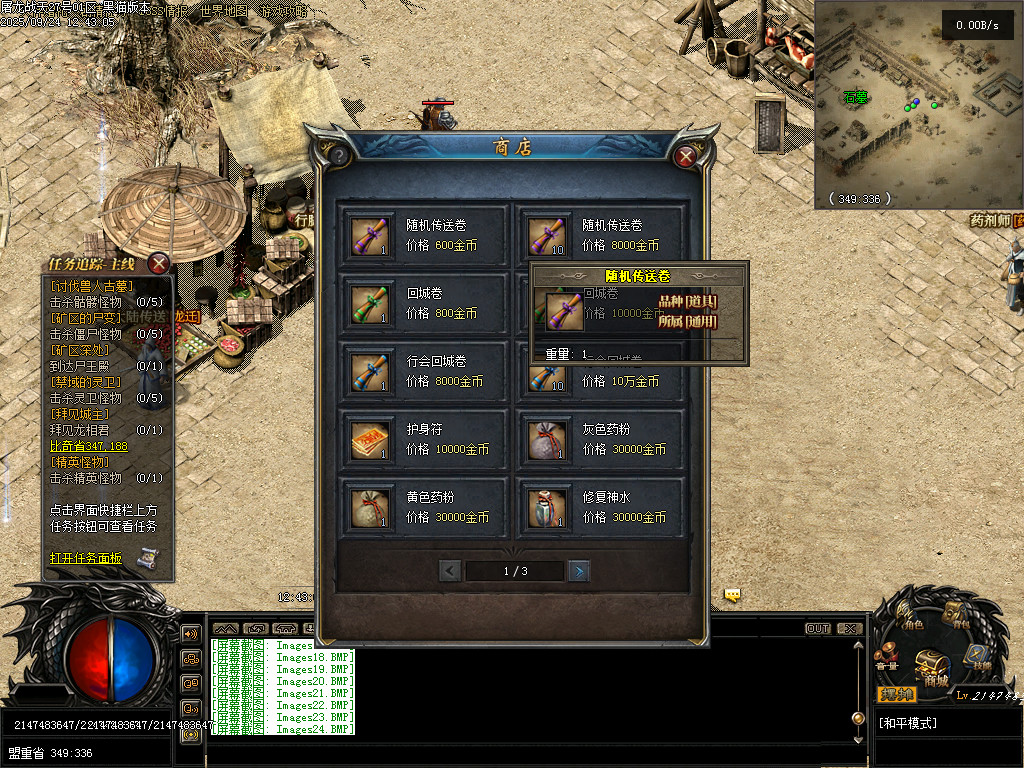Viewport: 1024px width, 768px height.
Task: Go to the next shop page
Action: 578,571
